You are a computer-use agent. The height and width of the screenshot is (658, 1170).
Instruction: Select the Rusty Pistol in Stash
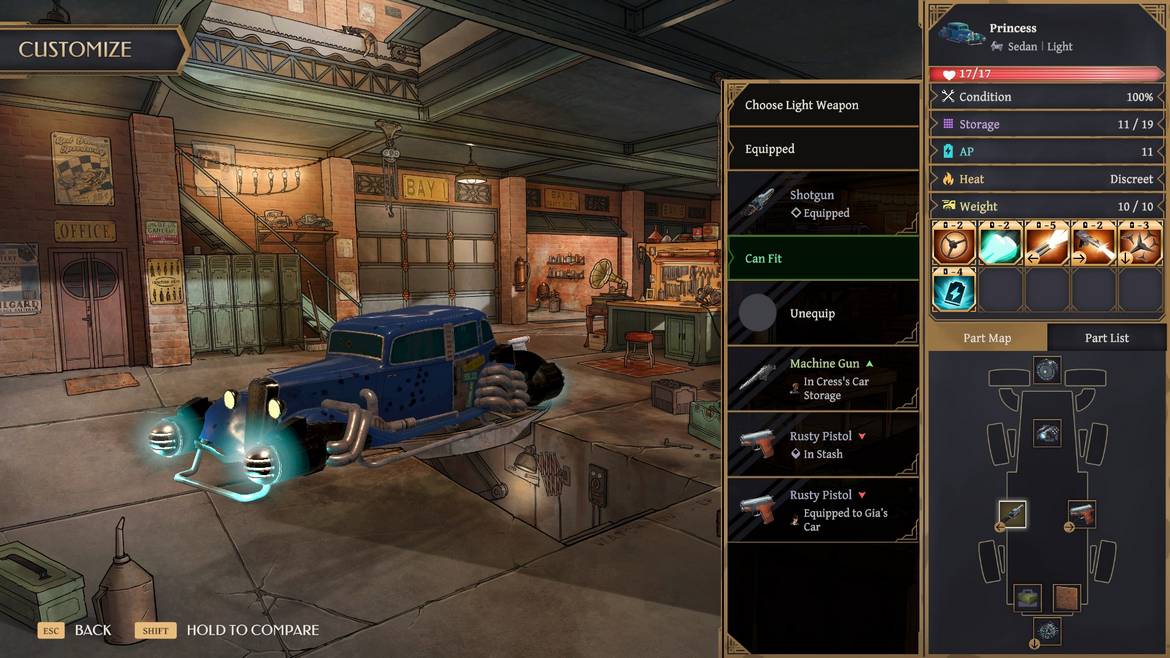(x=822, y=445)
